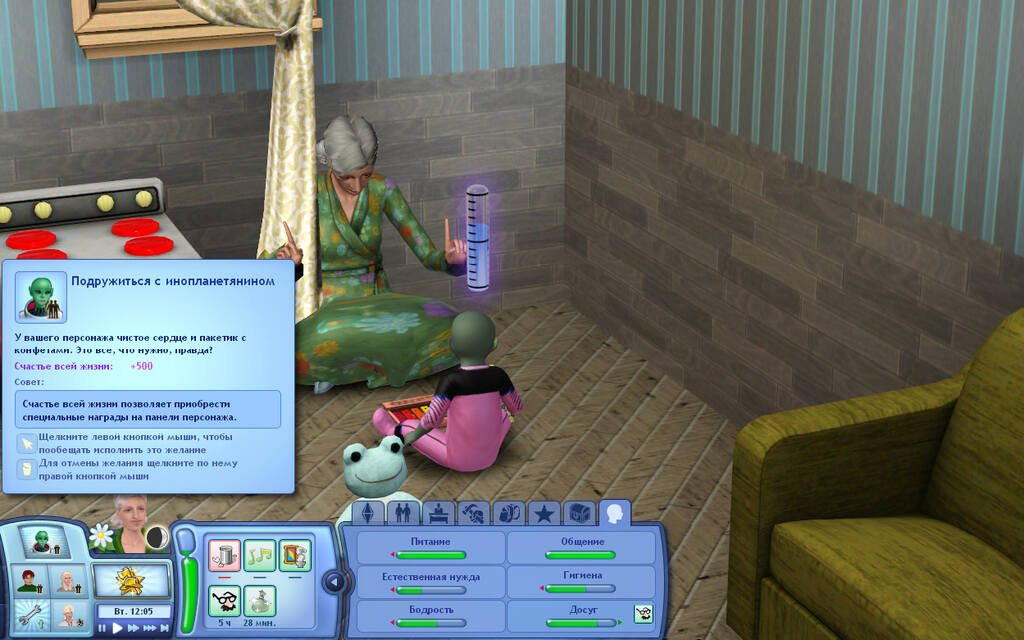
Task: Click the glasses-and-mustache moodlet
Action: pyautogui.click(x=224, y=601)
